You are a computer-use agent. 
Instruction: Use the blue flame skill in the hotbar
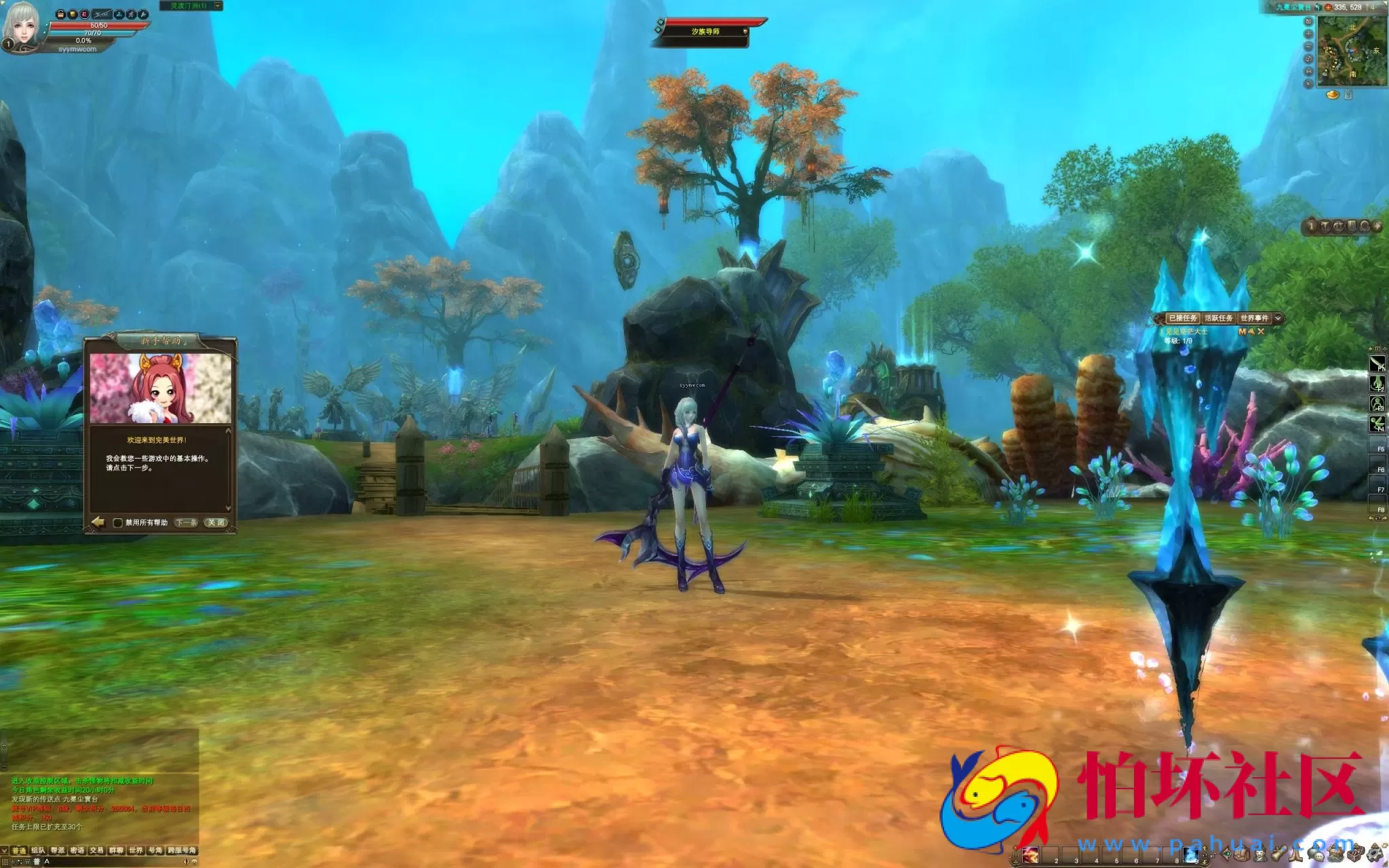(x=1190, y=854)
